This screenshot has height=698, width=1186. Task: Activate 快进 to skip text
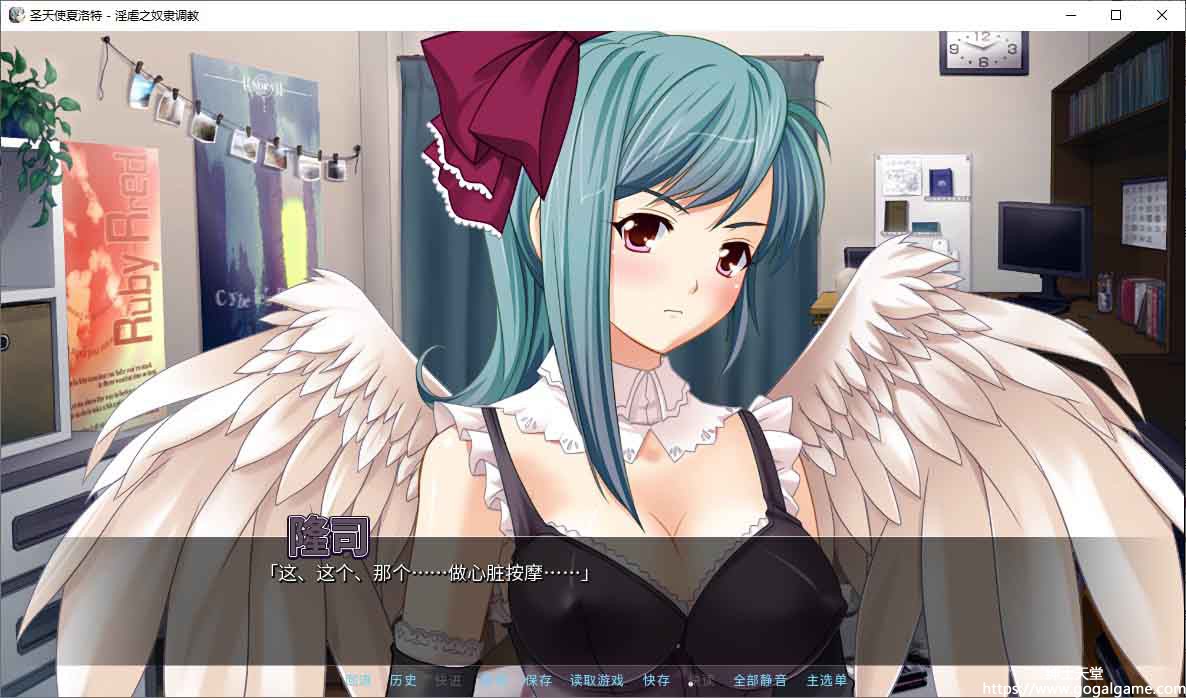click(x=448, y=680)
